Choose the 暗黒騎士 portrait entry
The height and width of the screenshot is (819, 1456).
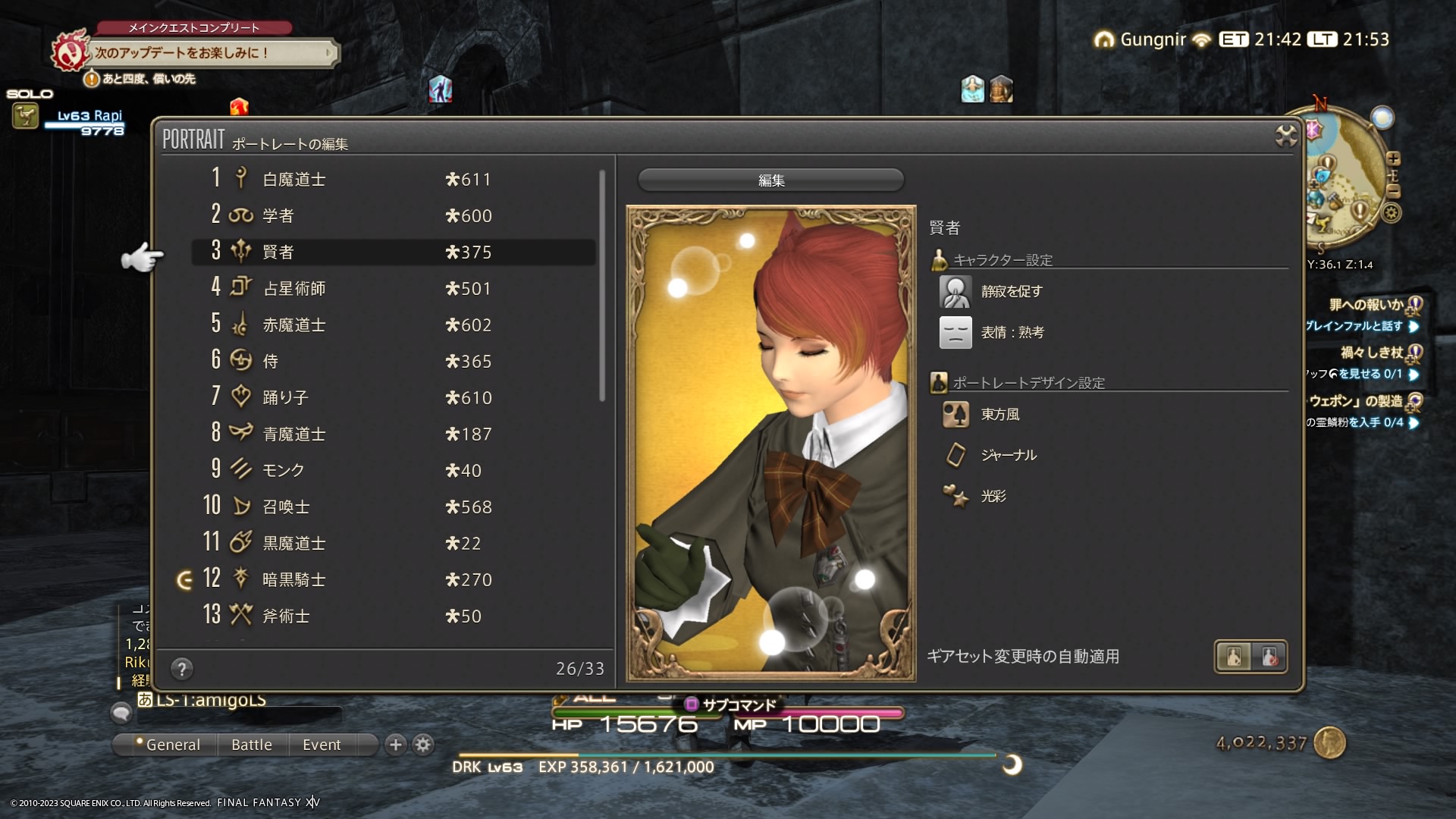pyautogui.click(x=379, y=580)
